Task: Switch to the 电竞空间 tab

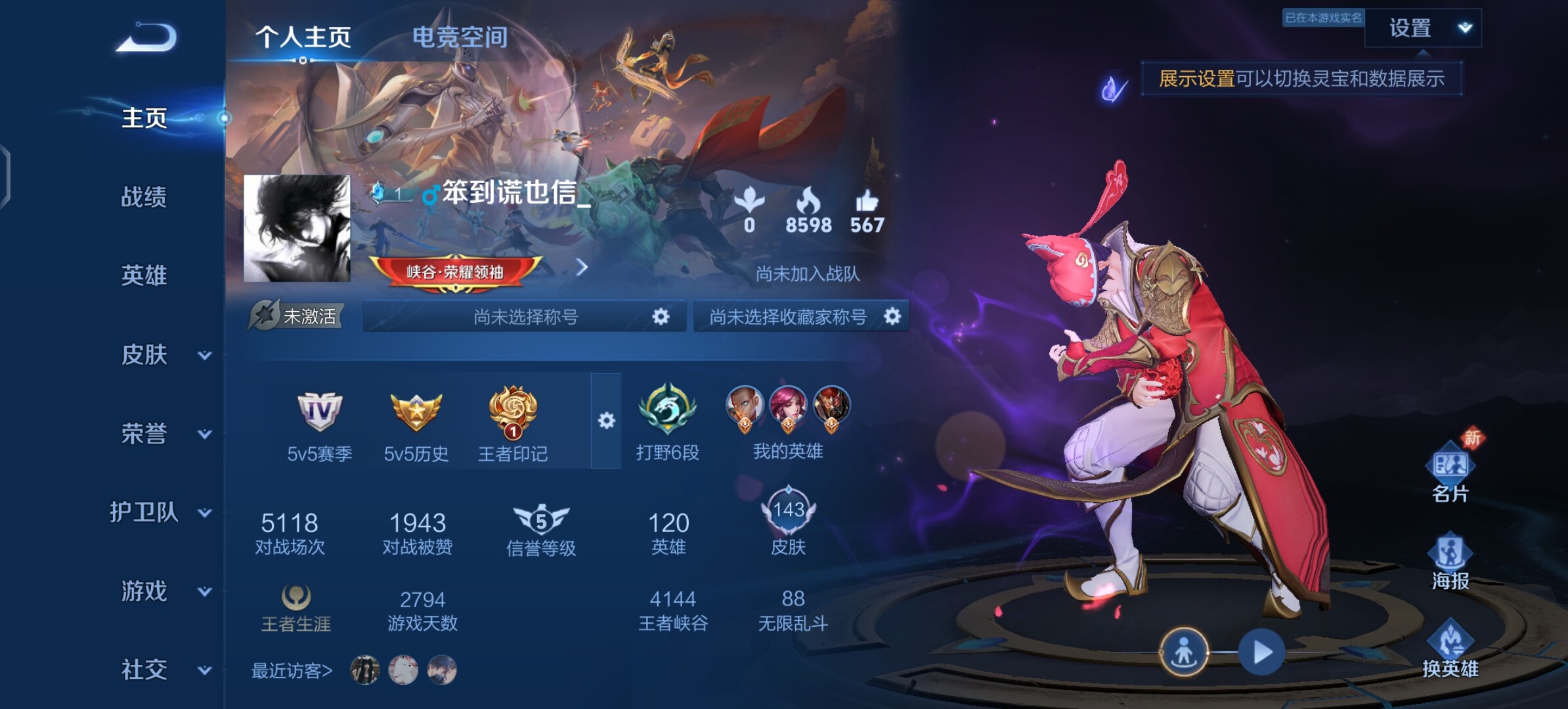Action: (460, 37)
